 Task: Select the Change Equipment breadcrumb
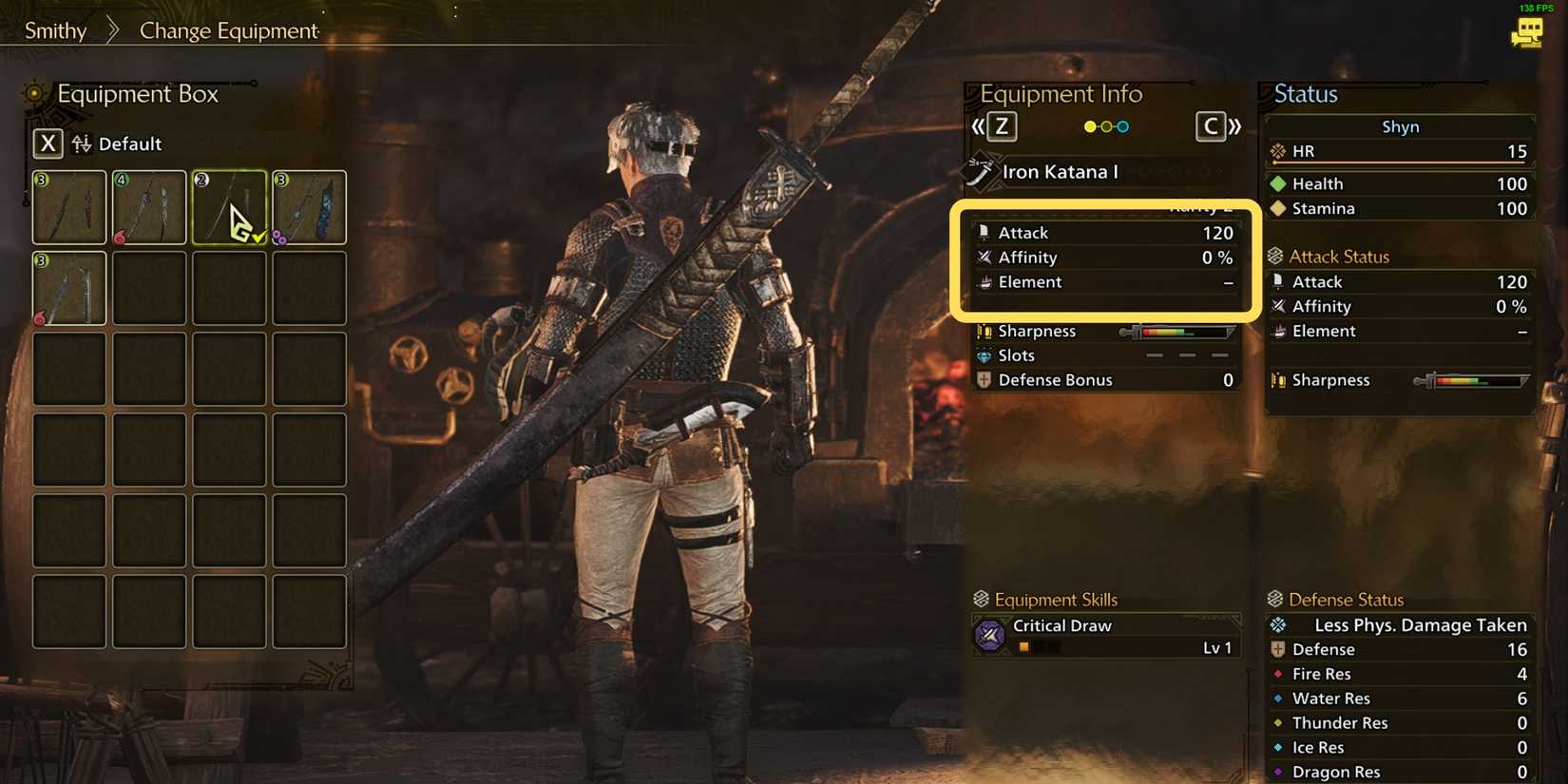pos(226,30)
